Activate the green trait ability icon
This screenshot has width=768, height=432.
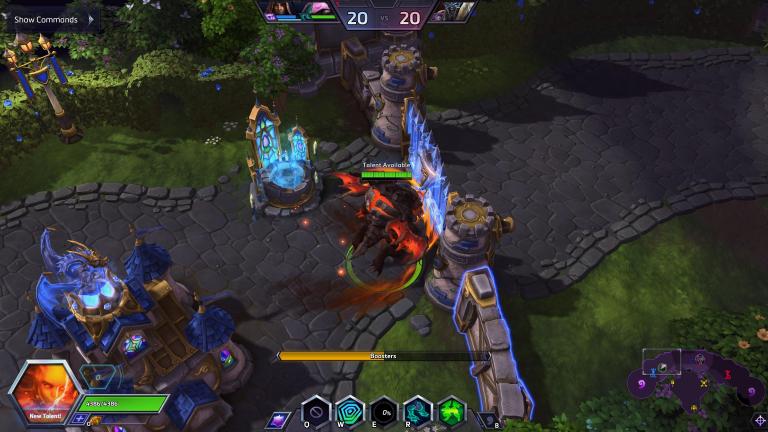click(452, 411)
